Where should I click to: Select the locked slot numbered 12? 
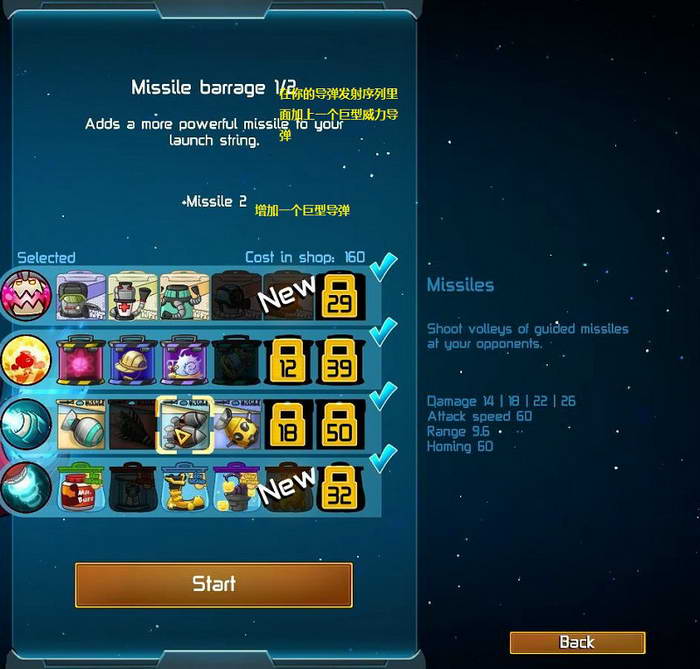288,359
